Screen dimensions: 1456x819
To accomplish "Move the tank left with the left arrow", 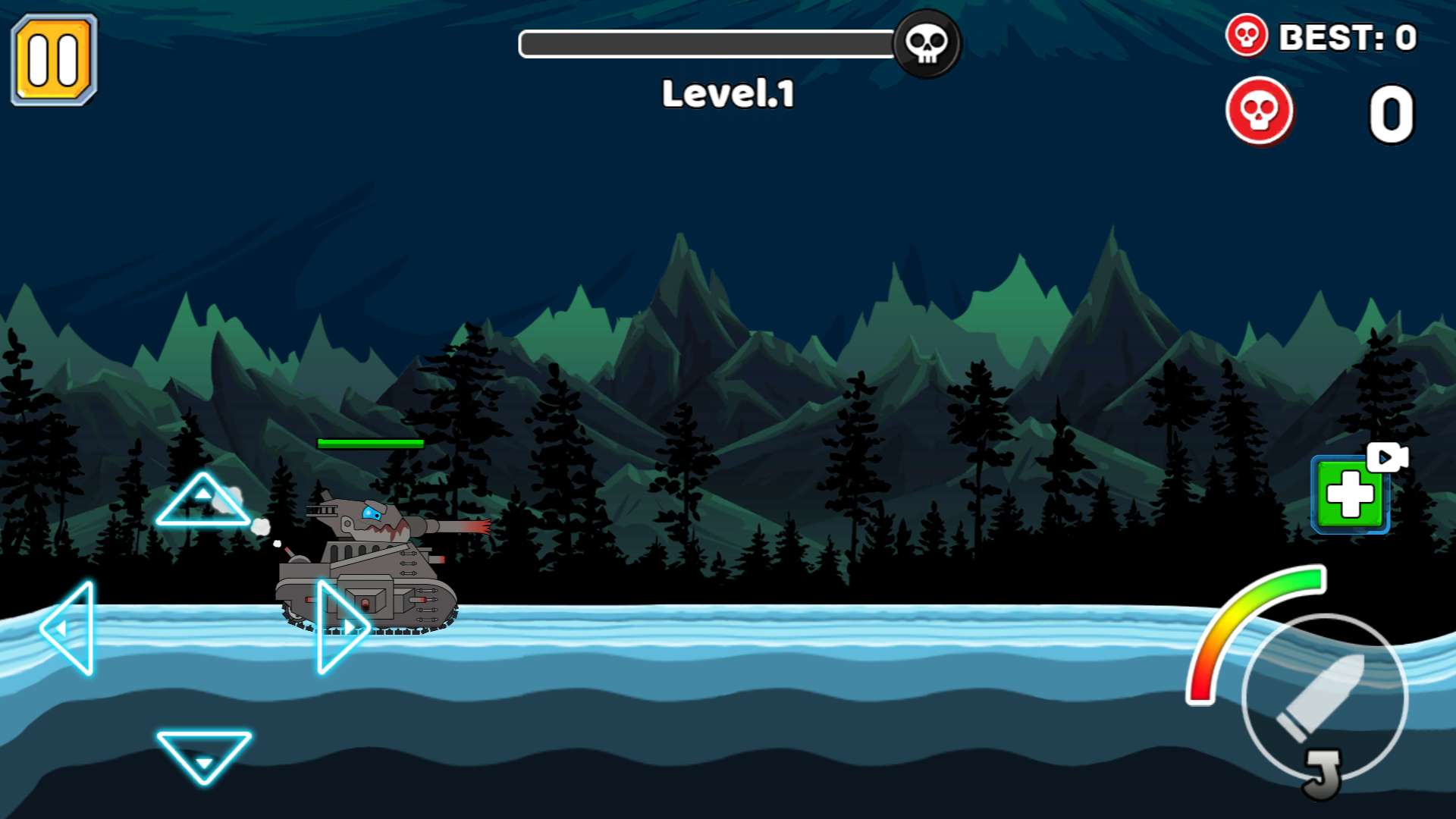I will click(71, 628).
